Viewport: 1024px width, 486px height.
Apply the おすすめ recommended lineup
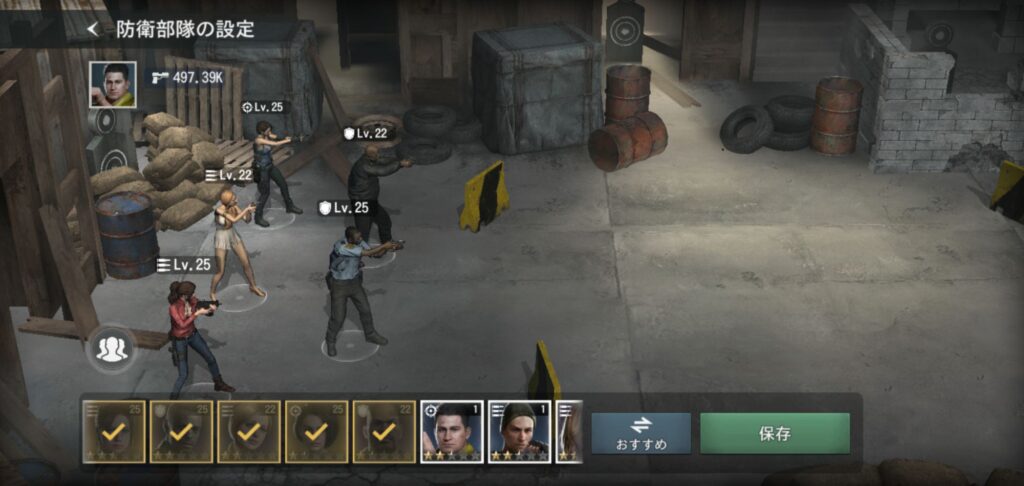[x=641, y=432]
